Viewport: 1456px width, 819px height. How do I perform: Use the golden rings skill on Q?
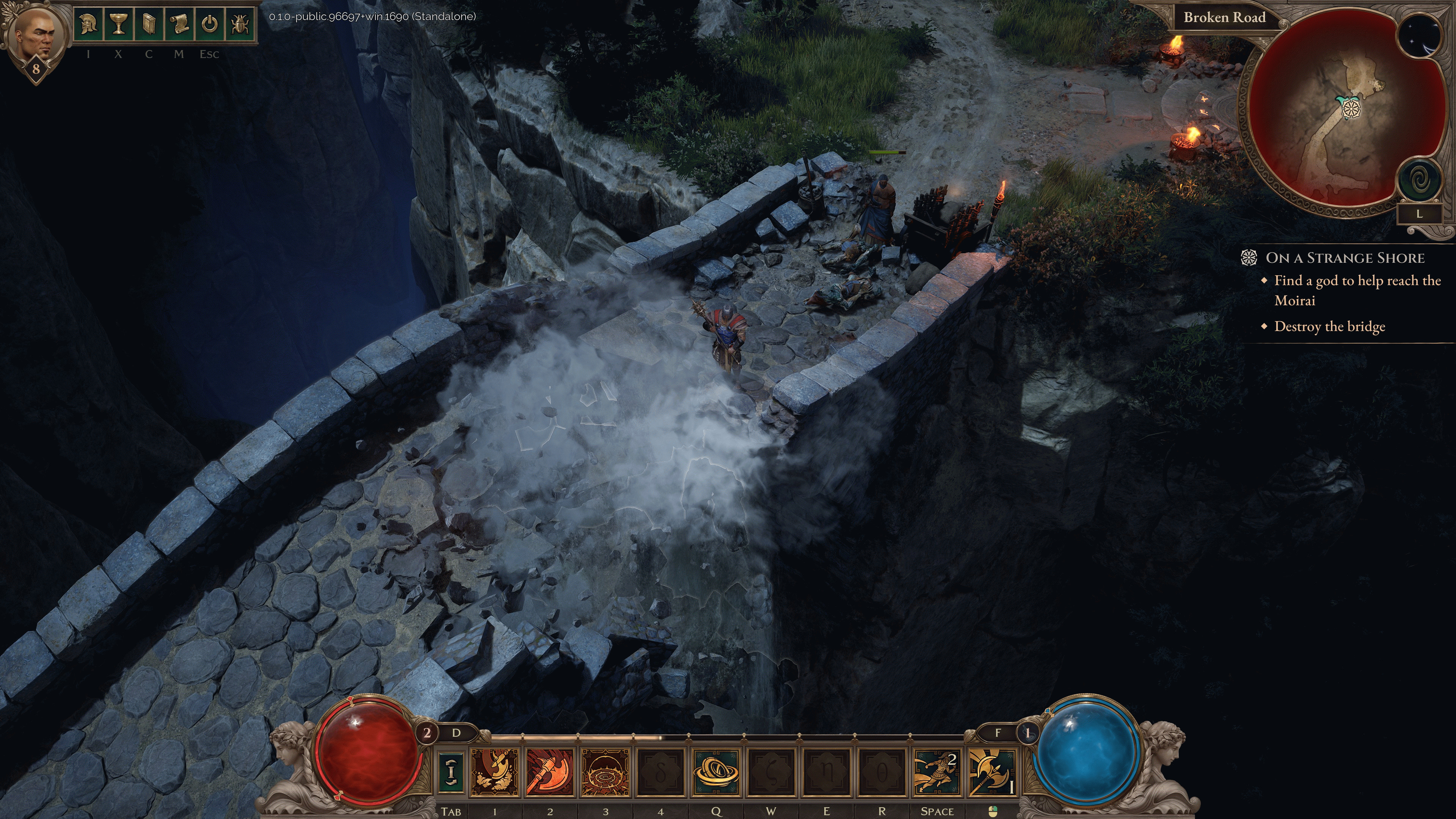pyautogui.click(x=715, y=772)
